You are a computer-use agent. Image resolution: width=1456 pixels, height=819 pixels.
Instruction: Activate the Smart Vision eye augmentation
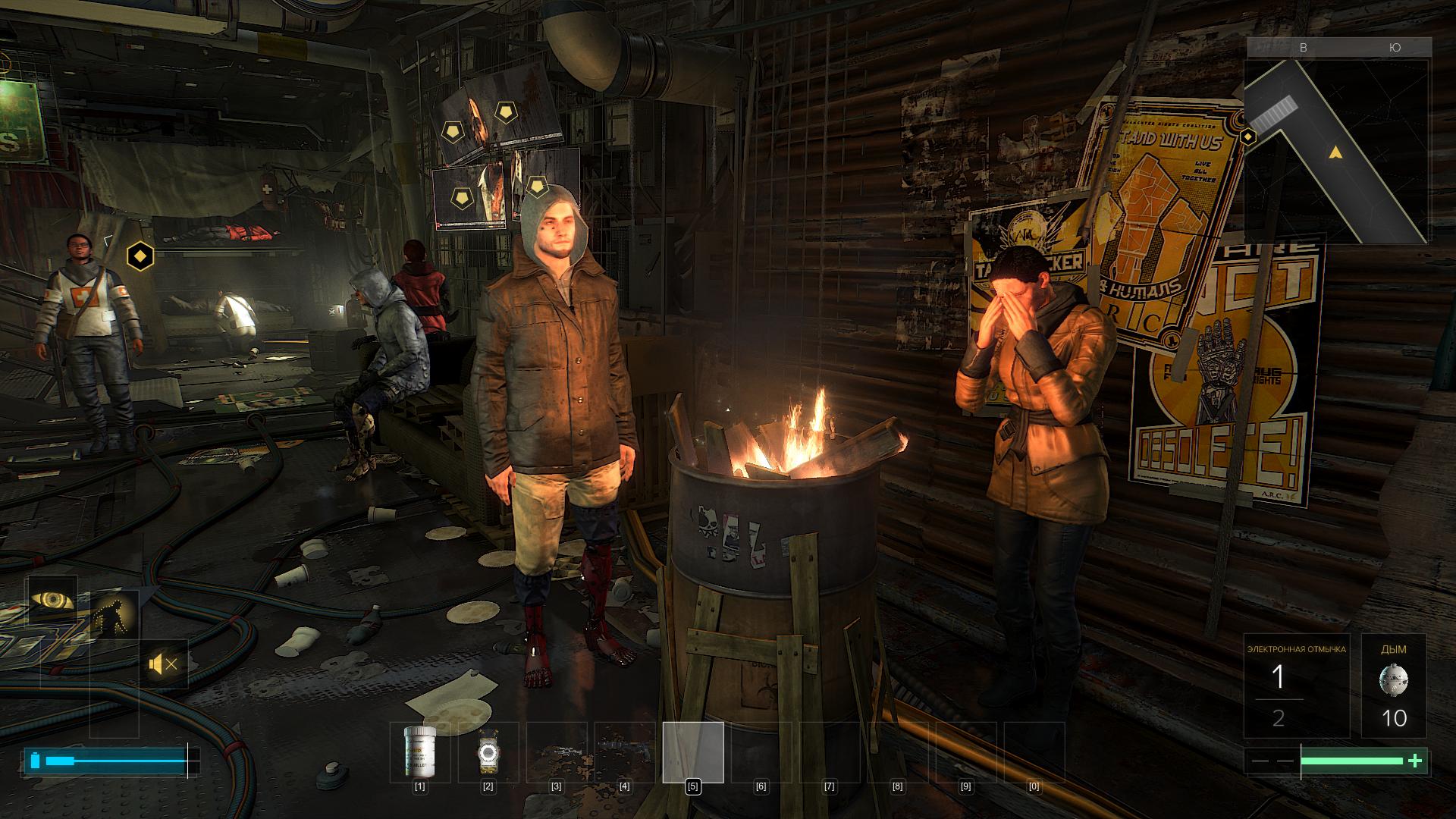click(x=52, y=600)
